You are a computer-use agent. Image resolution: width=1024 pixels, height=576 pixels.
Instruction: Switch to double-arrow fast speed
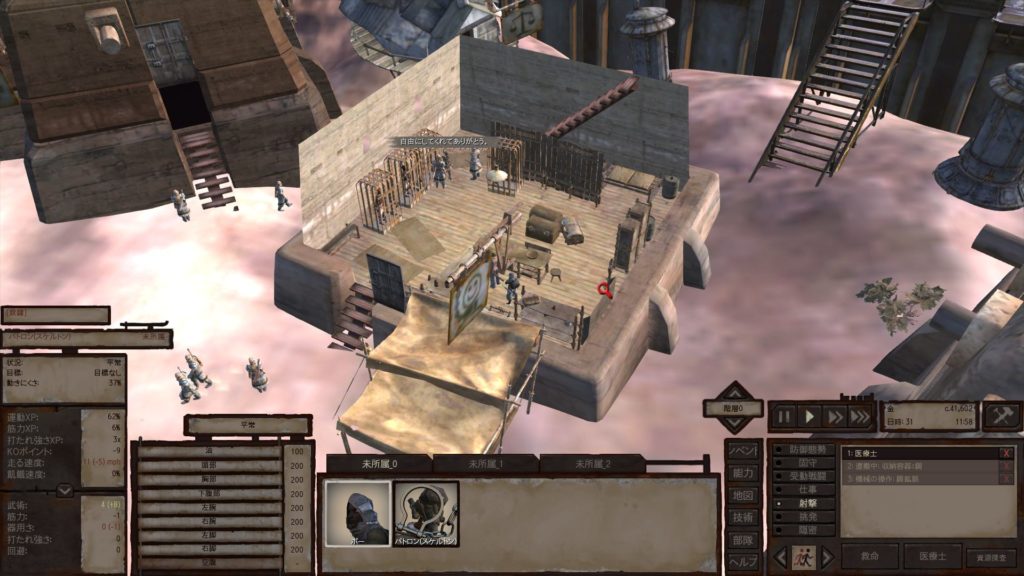[x=834, y=416]
